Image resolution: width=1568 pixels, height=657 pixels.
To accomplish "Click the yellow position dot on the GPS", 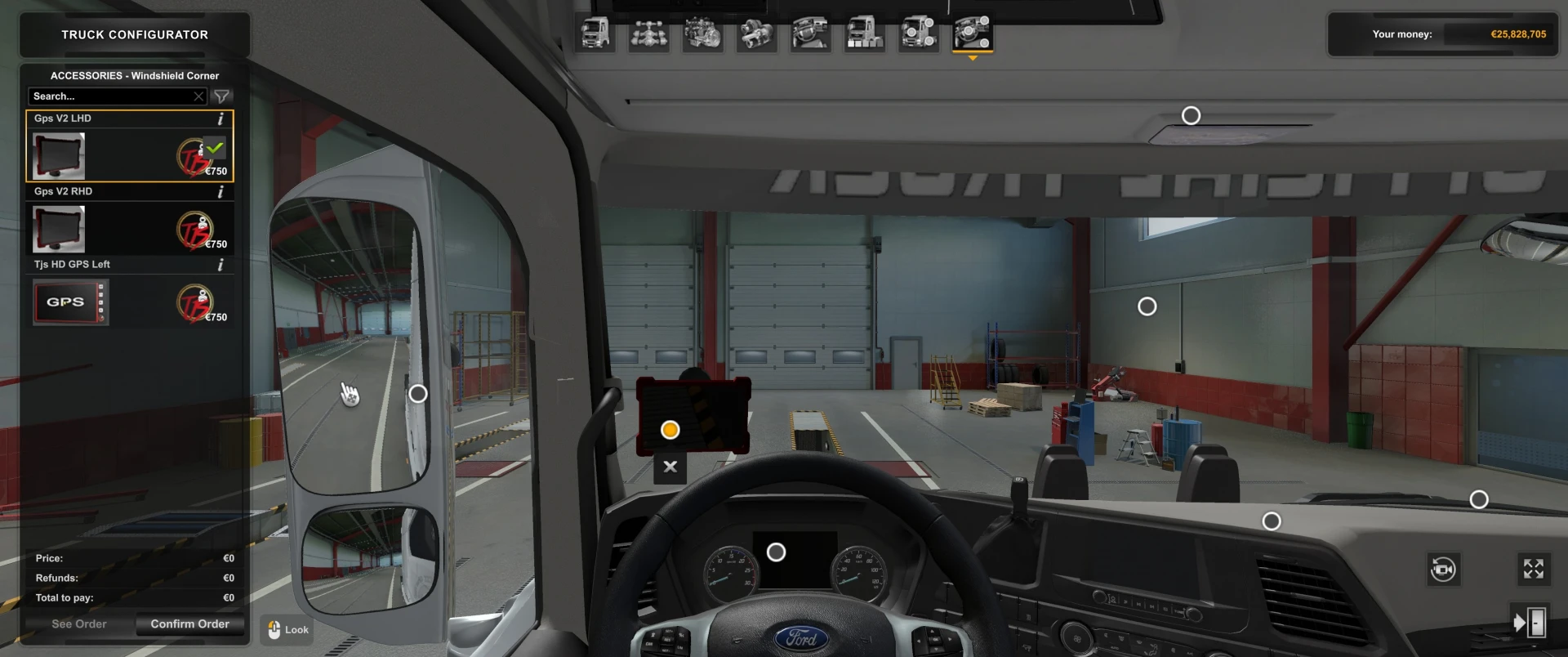I will (x=670, y=429).
